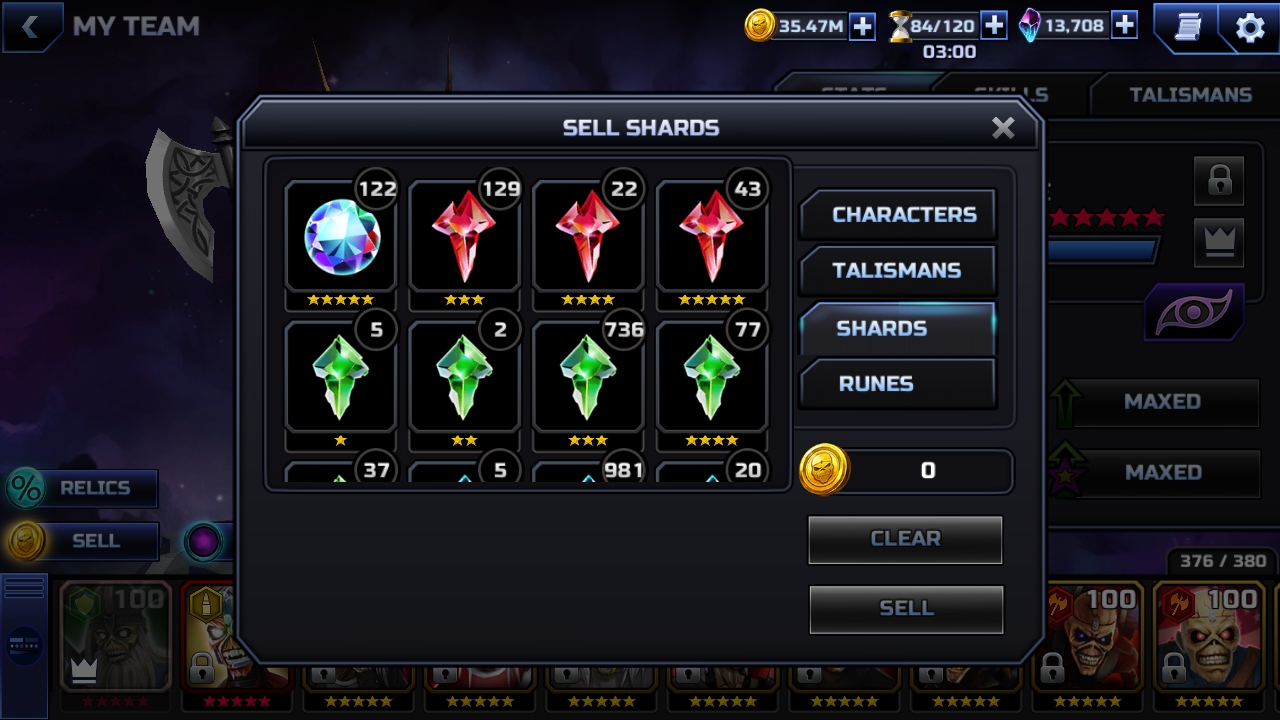Open the settings gear menu
Image resolution: width=1280 pixels, height=720 pixels.
[x=1250, y=28]
